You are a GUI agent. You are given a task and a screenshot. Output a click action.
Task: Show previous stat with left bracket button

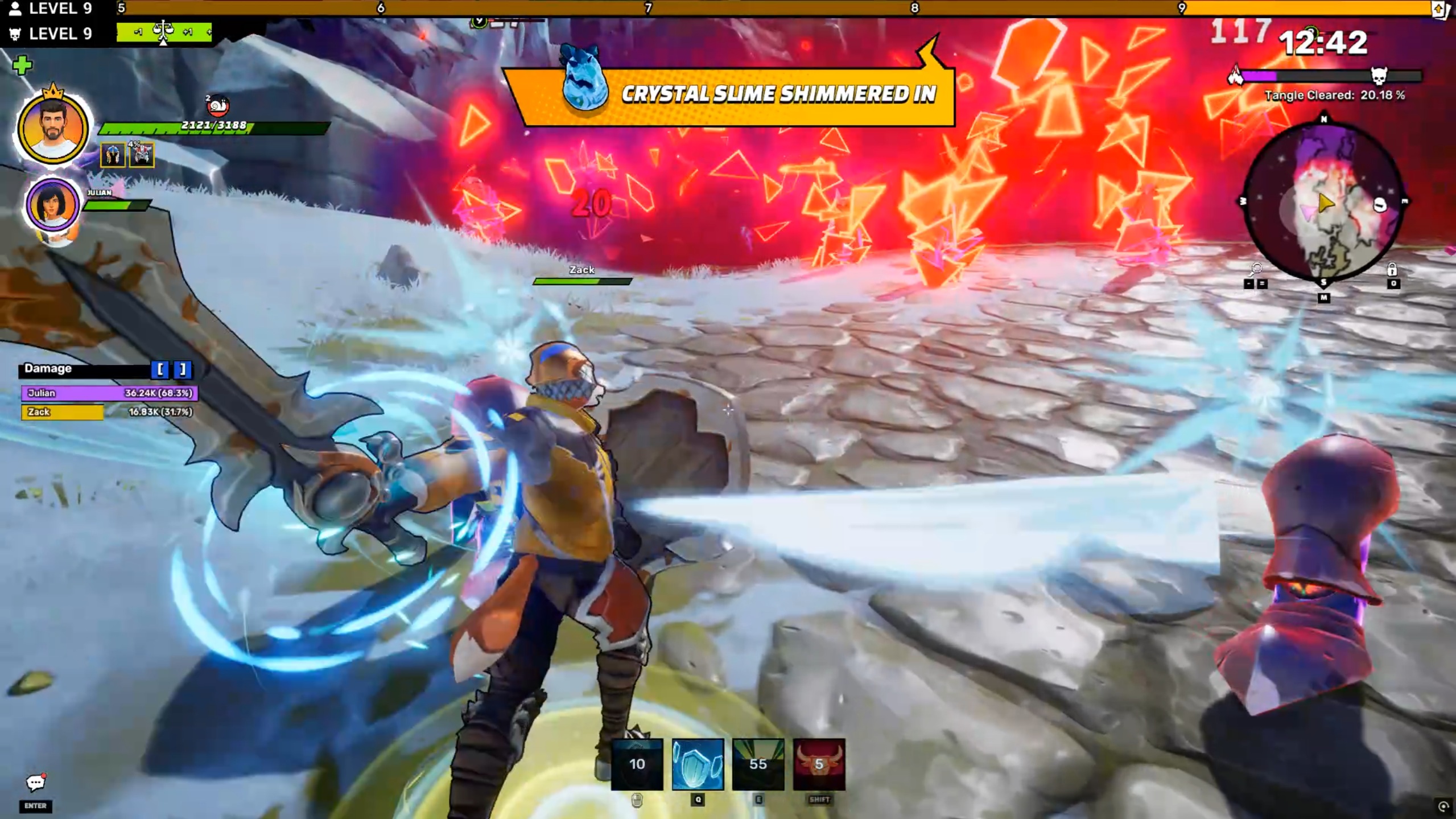click(x=160, y=369)
